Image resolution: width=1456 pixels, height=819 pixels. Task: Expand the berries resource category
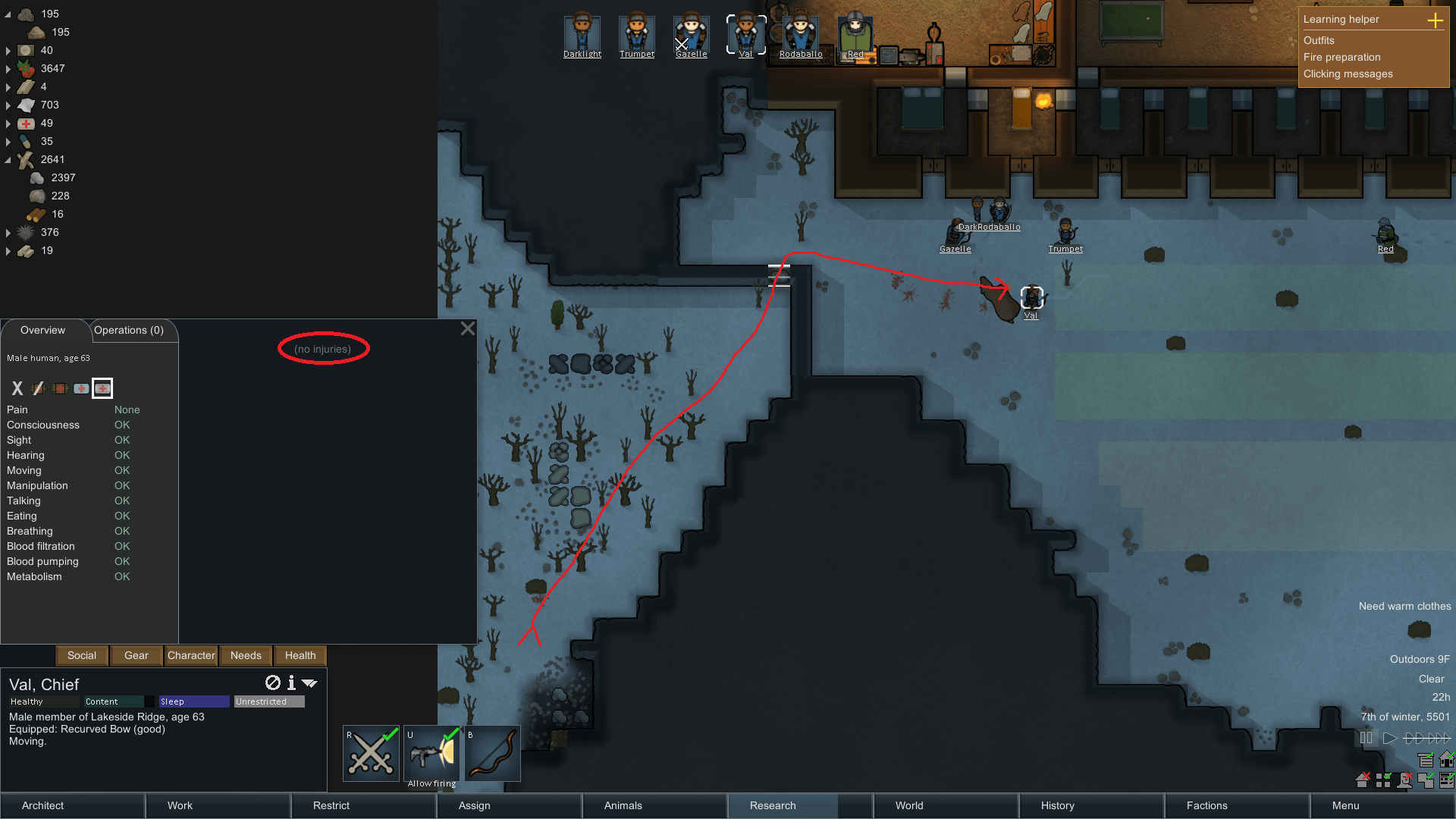pos(8,68)
